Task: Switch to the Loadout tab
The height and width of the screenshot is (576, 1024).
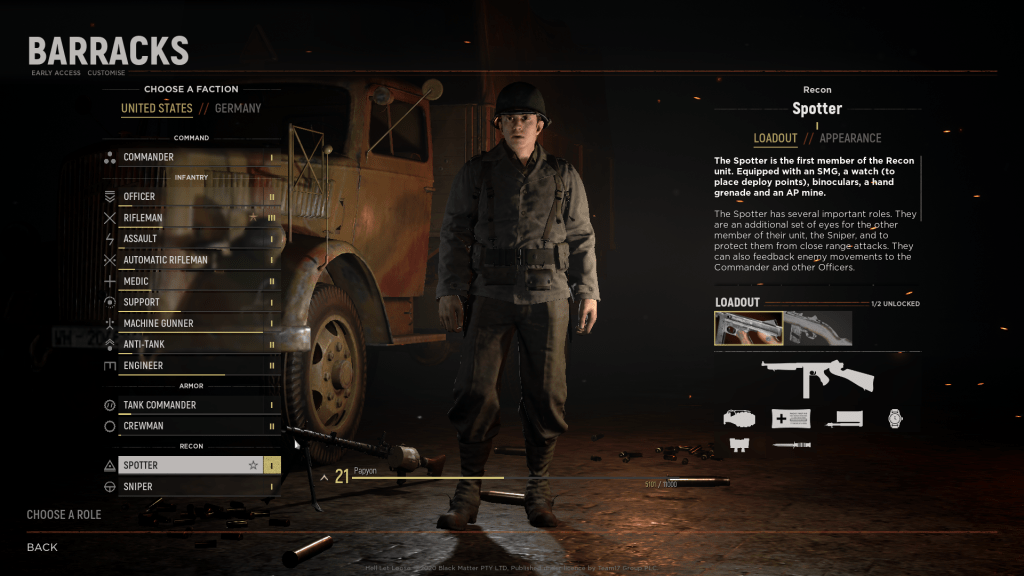Action: (x=775, y=138)
